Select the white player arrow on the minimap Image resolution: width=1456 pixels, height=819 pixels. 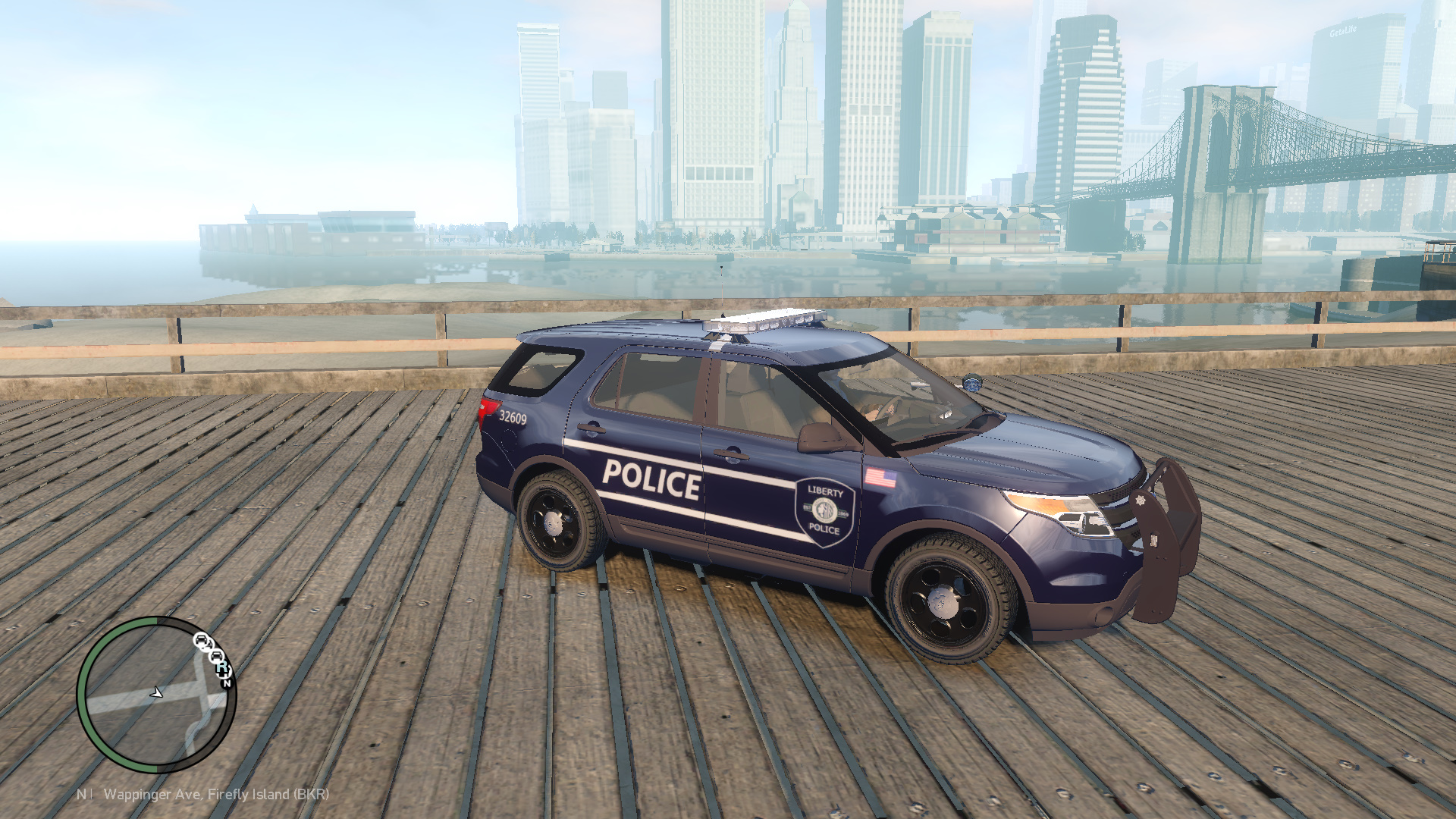point(156,692)
